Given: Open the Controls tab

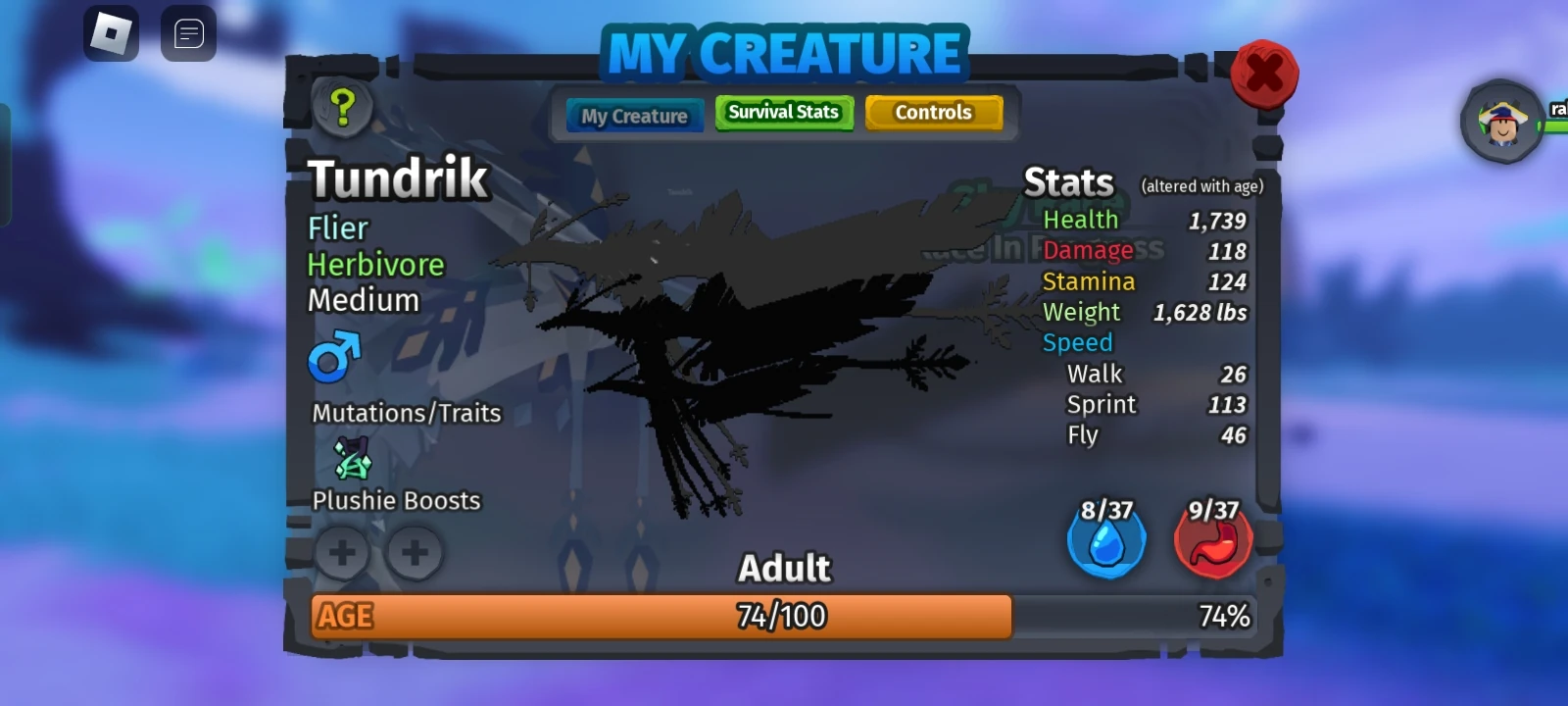Looking at the screenshot, I should [x=933, y=112].
